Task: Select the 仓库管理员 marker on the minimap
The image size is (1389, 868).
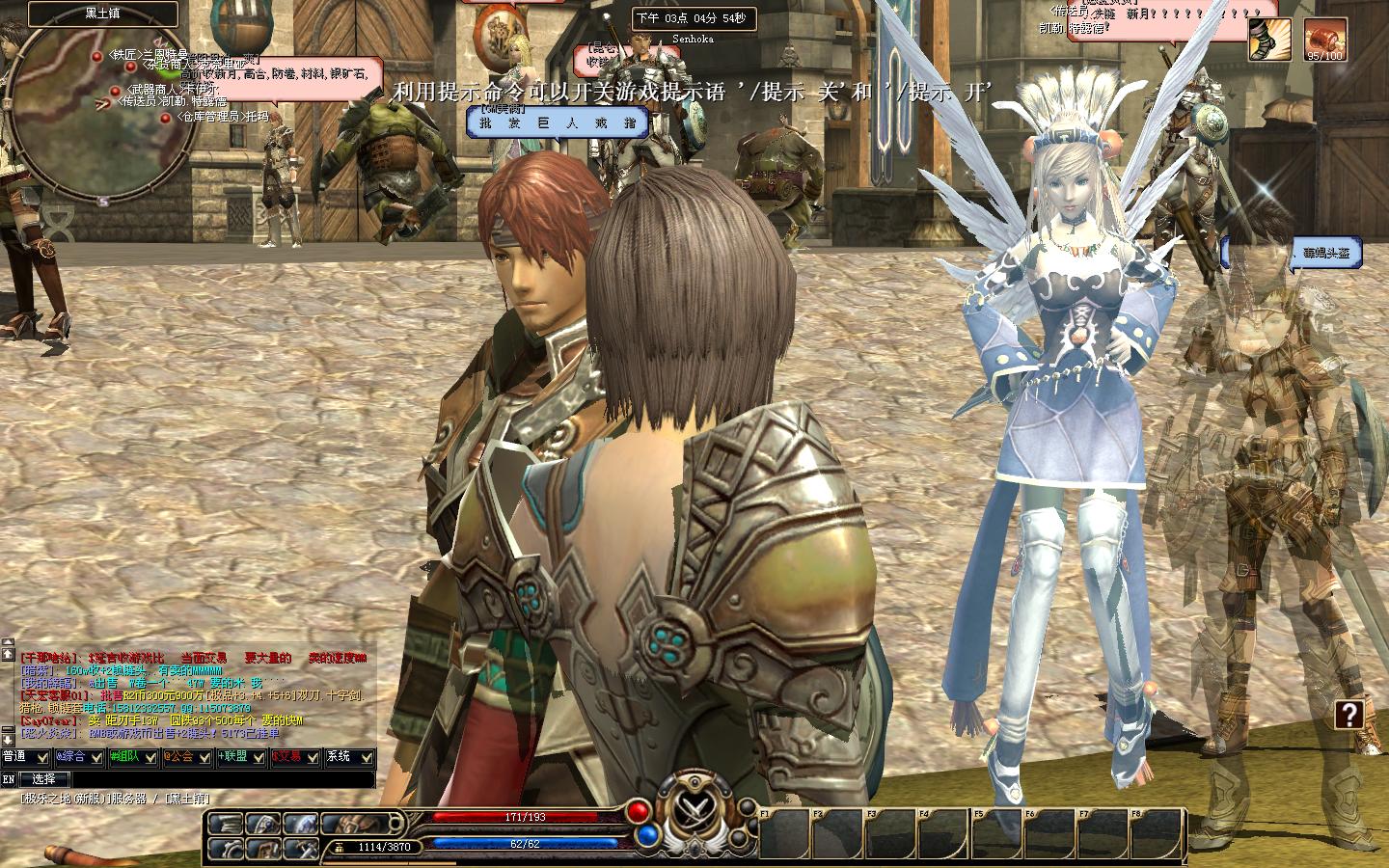Action: point(166,118)
